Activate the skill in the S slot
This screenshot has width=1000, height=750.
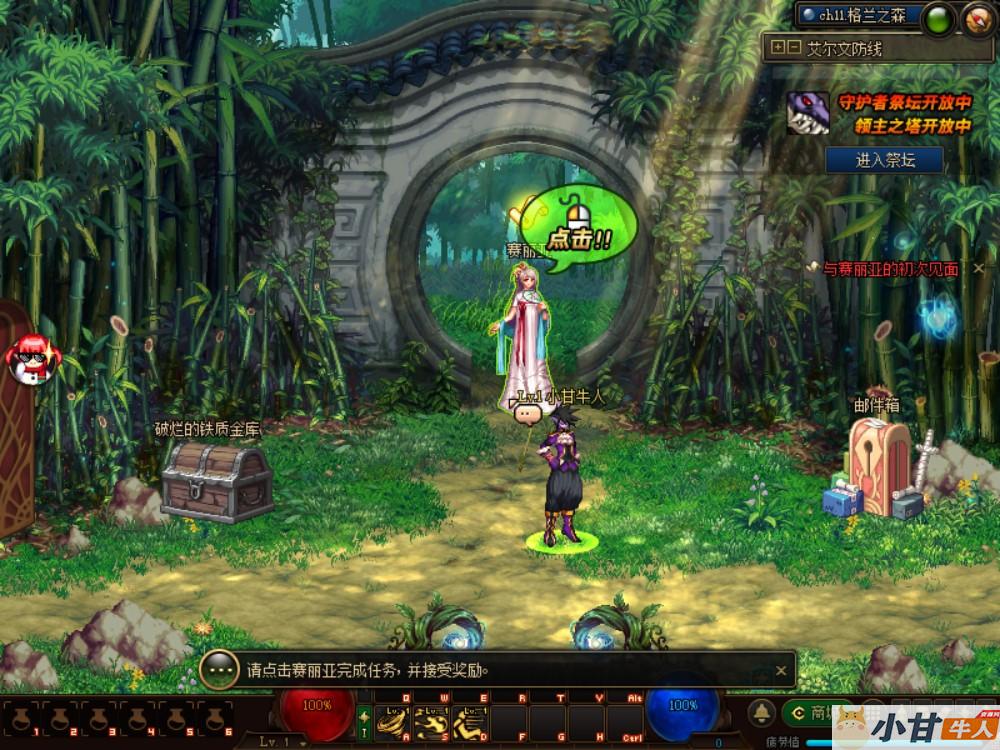[431, 722]
